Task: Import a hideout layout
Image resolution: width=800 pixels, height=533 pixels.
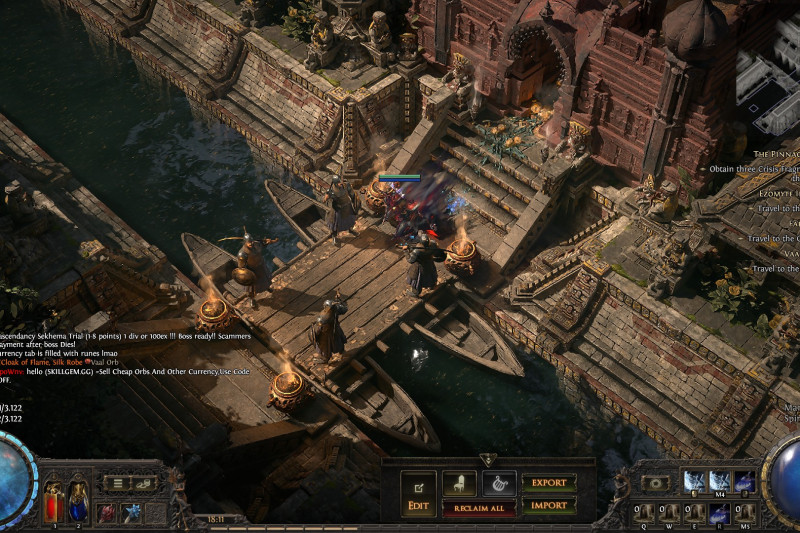Action: [x=549, y=505]
